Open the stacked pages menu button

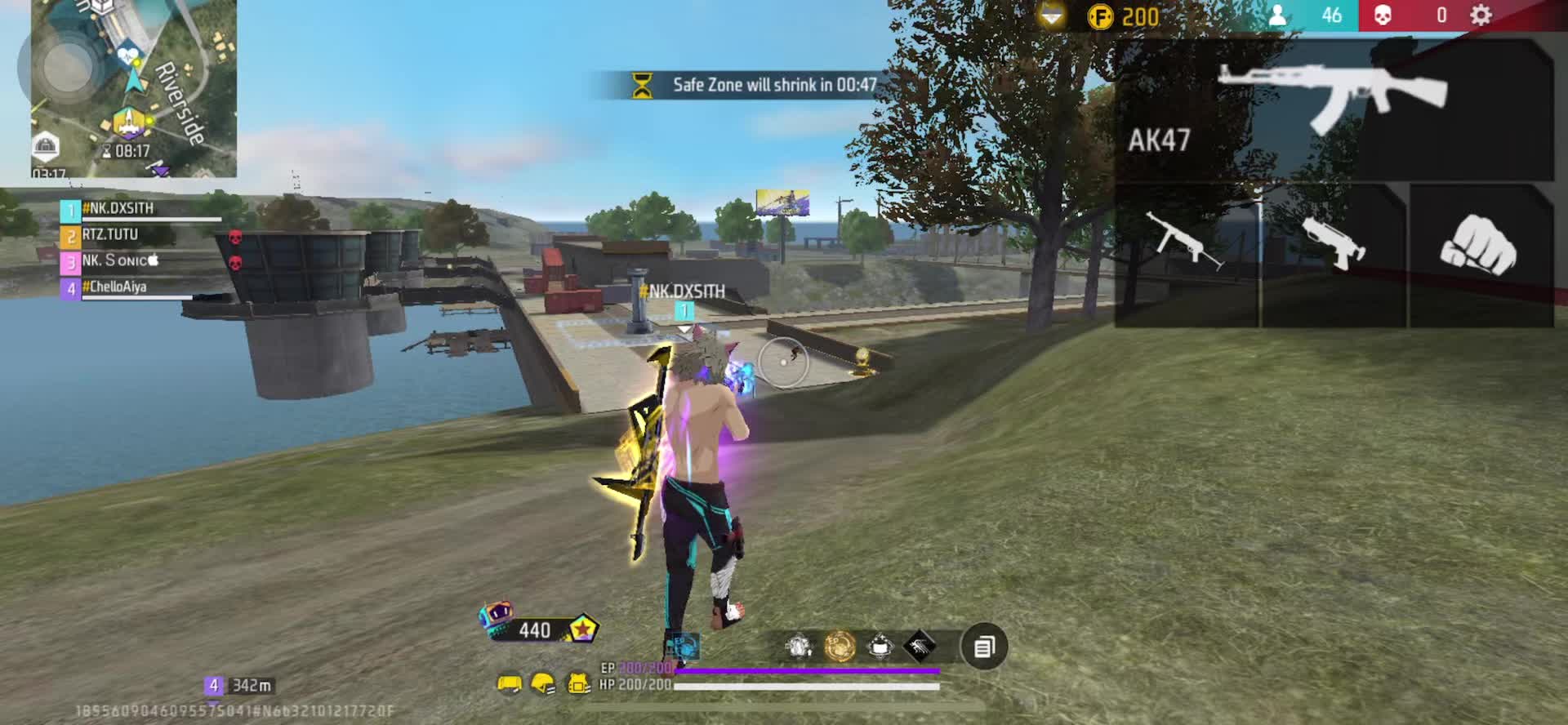tap(984, 647)
